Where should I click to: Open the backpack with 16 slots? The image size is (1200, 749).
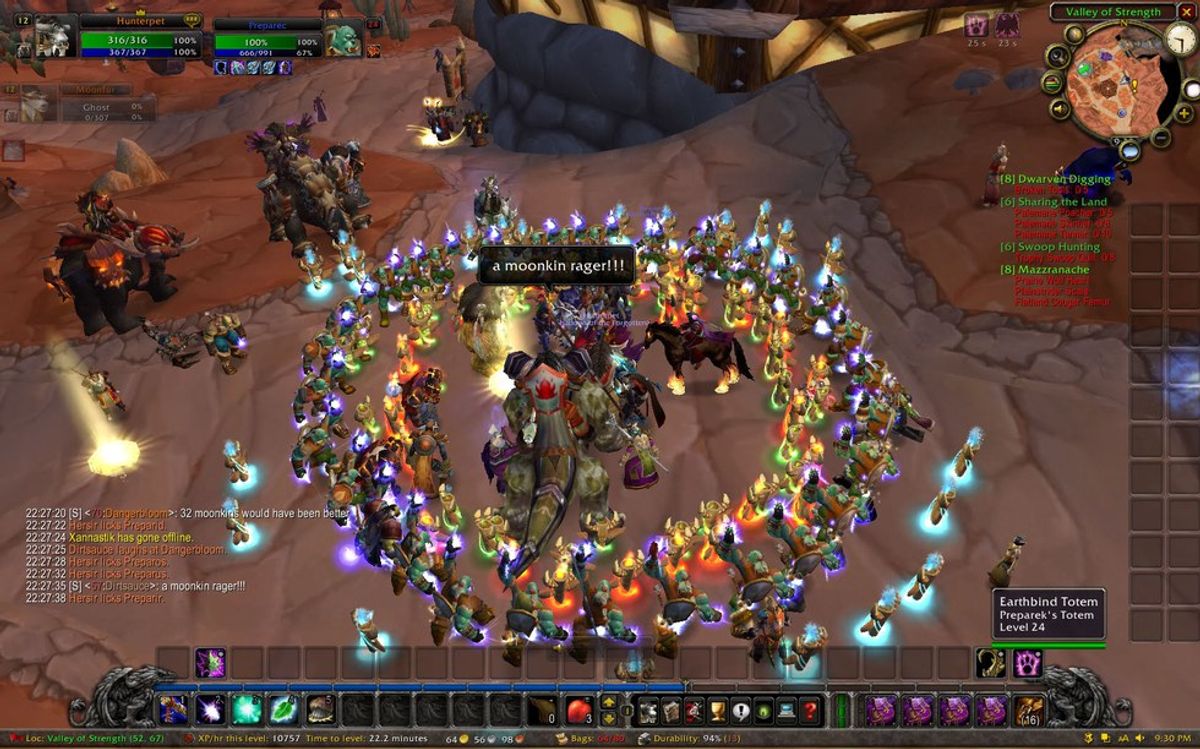(x=1030, y=710)
